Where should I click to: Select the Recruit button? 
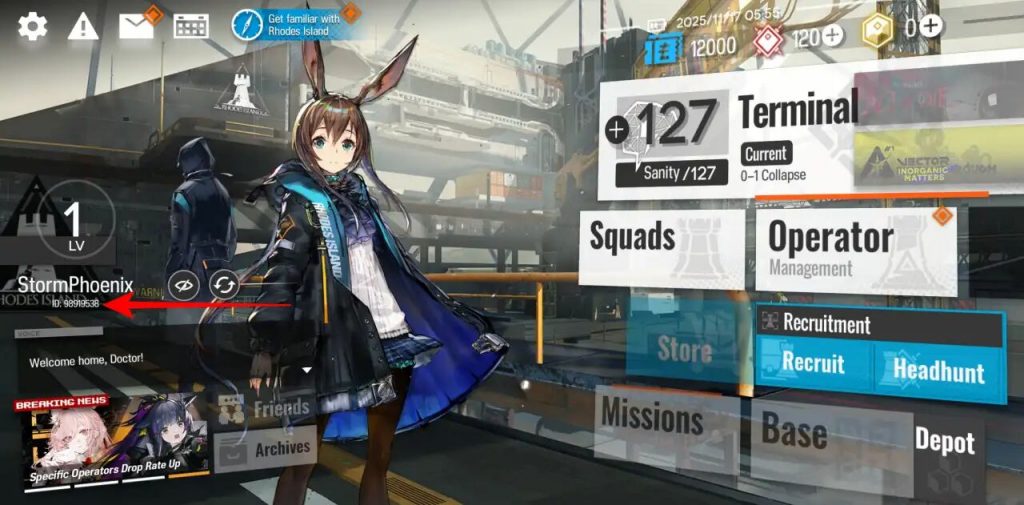point(812,364)
